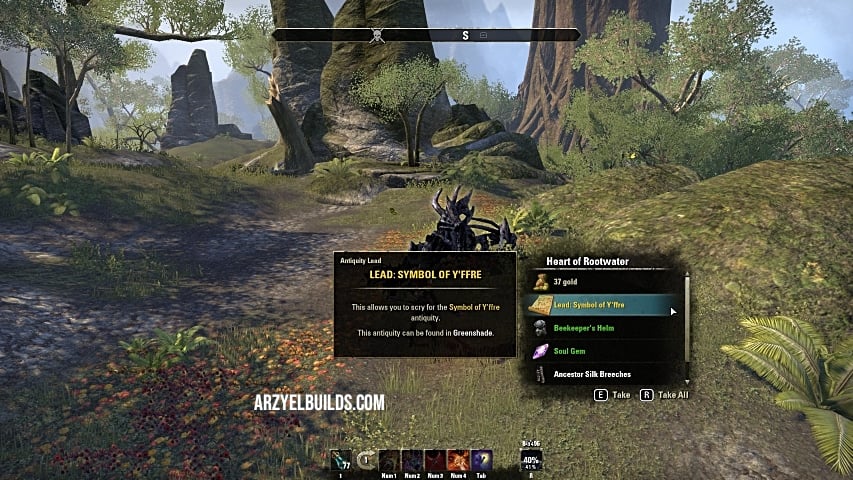This screenshot has height=480, width=853.
Task: Use the Tab ability slot
Action: pyautogui.click(x=481, y=460)
